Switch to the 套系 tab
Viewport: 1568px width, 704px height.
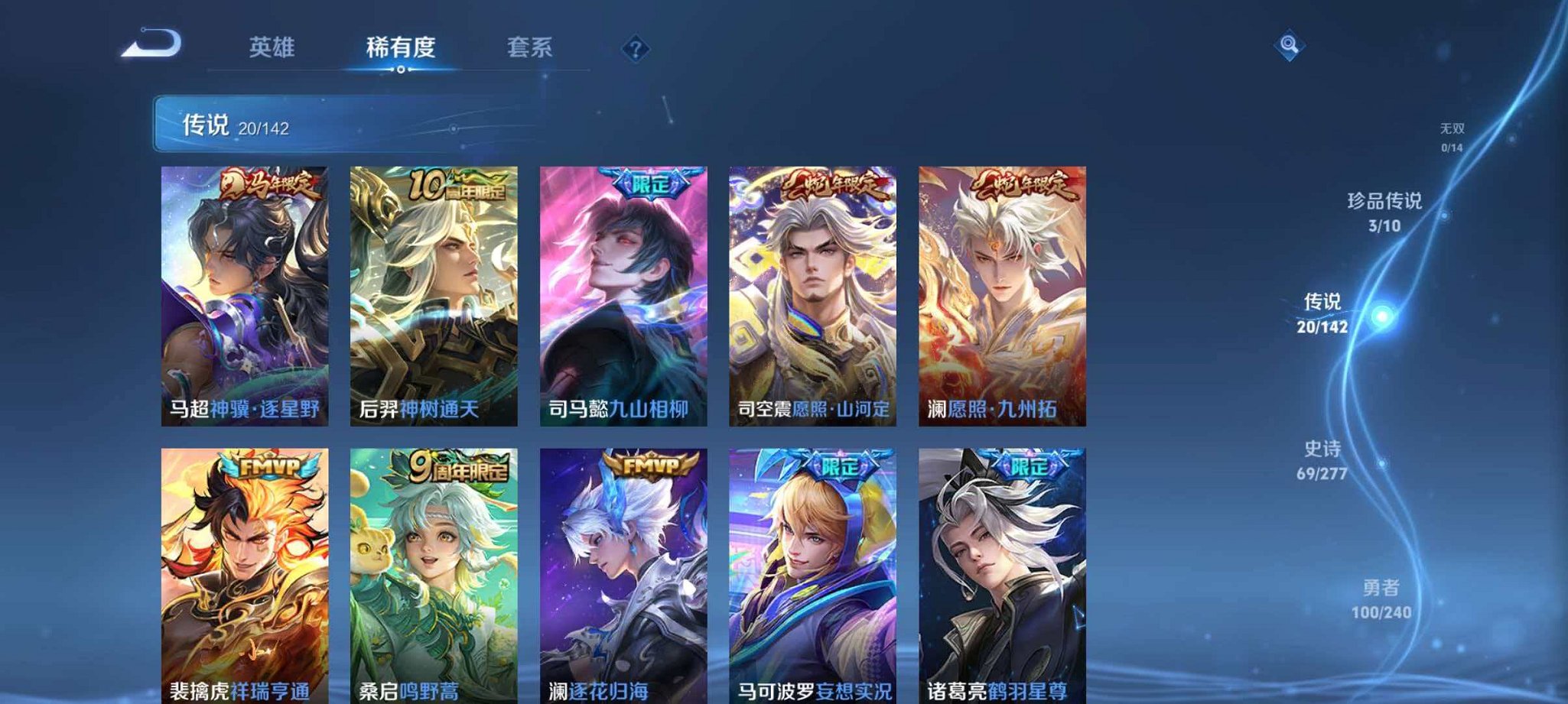[533, 47]
